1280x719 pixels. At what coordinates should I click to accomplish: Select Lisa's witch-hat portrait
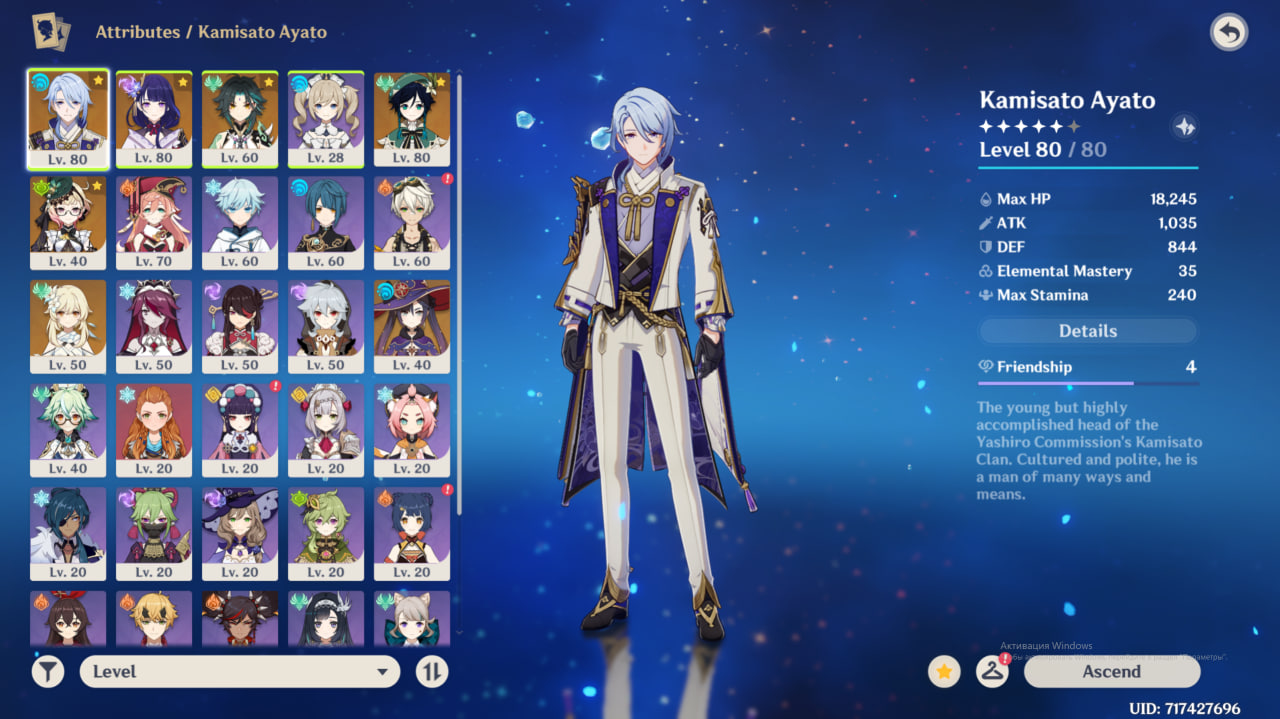pyautogui.click(x=240, y=533)
